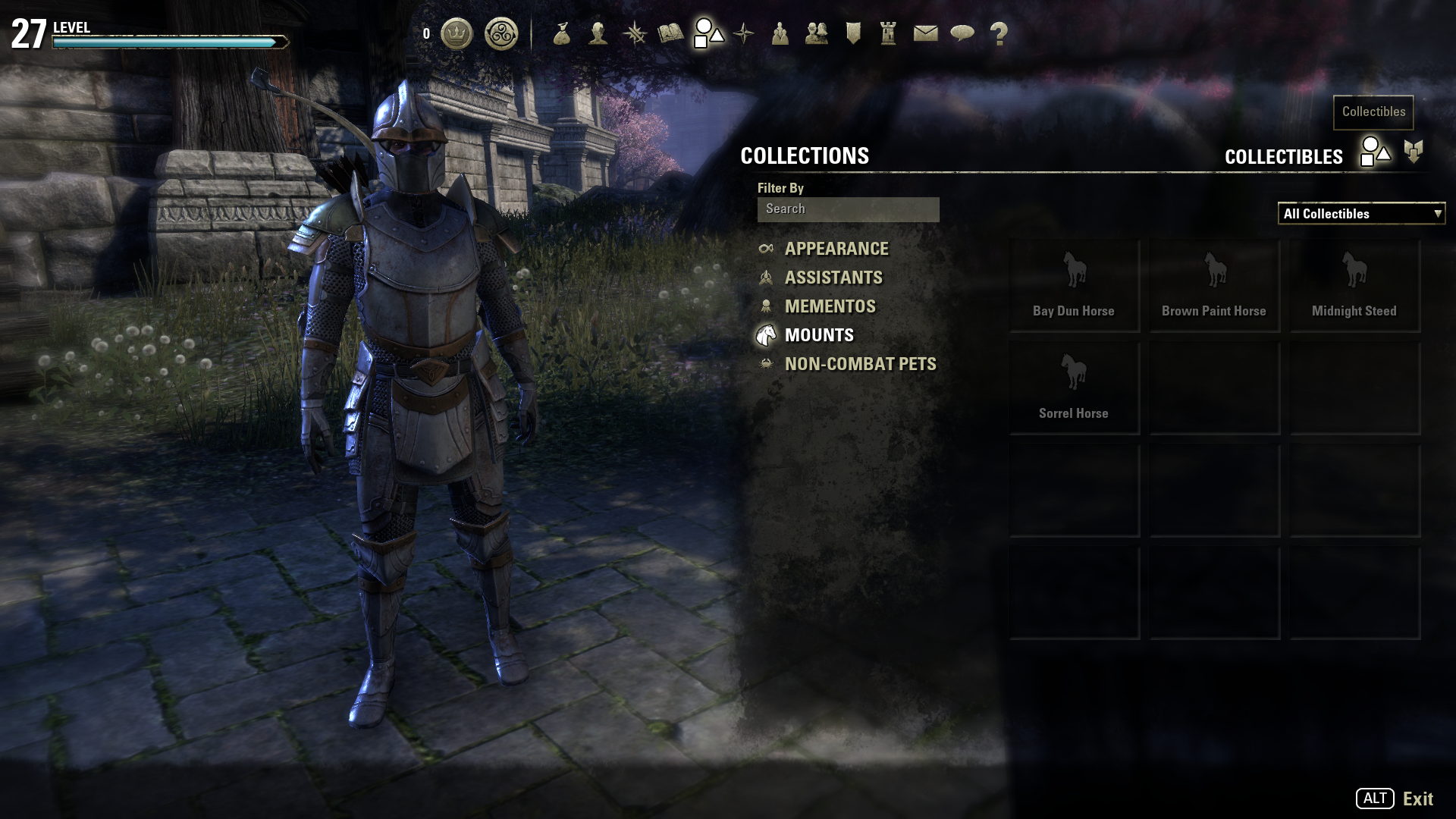Select the Sorrel Horse mount

pos(1074,388)
